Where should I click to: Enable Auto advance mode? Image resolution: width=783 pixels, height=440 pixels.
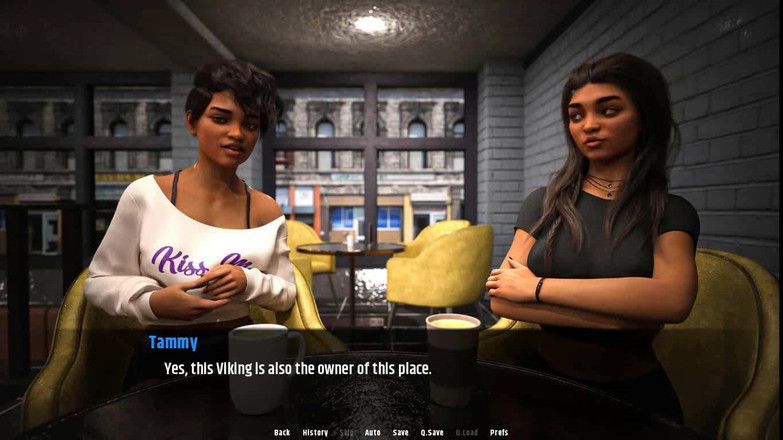[373, 433]
